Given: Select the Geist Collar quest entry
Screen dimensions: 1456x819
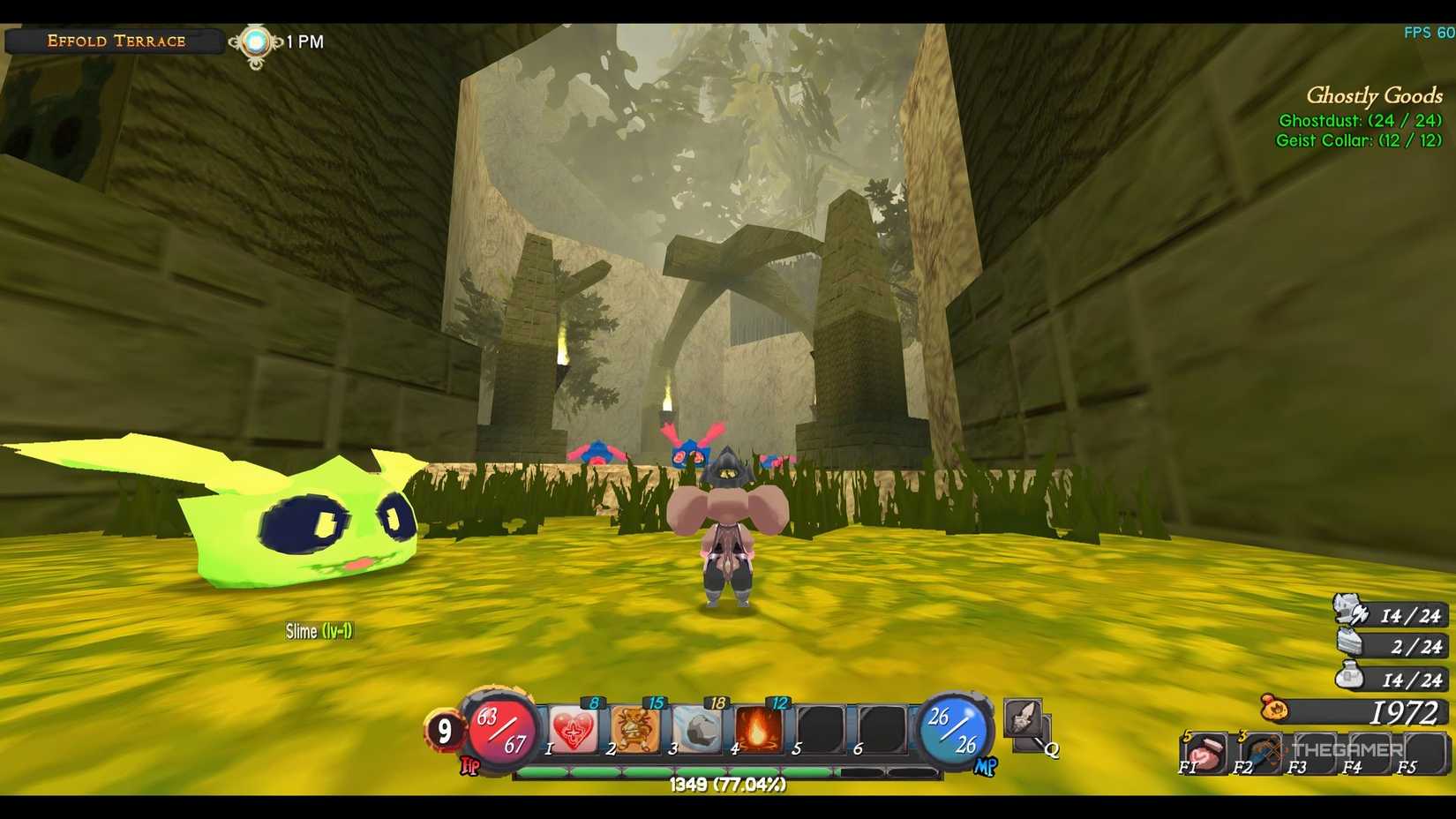Looking at the screenshot, I should [x=1359, y=139].
